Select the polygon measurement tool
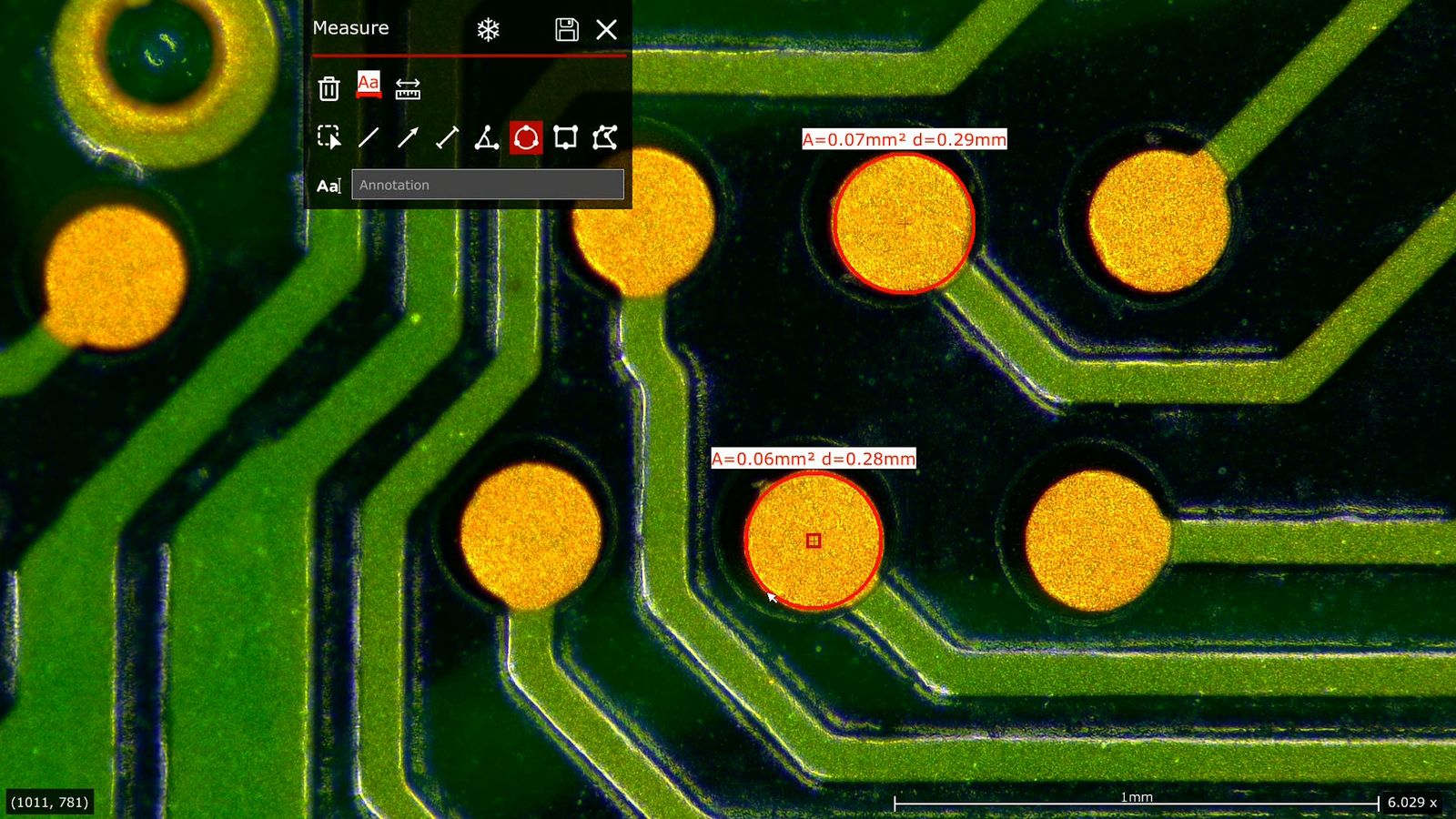 (x=604, y=137)
